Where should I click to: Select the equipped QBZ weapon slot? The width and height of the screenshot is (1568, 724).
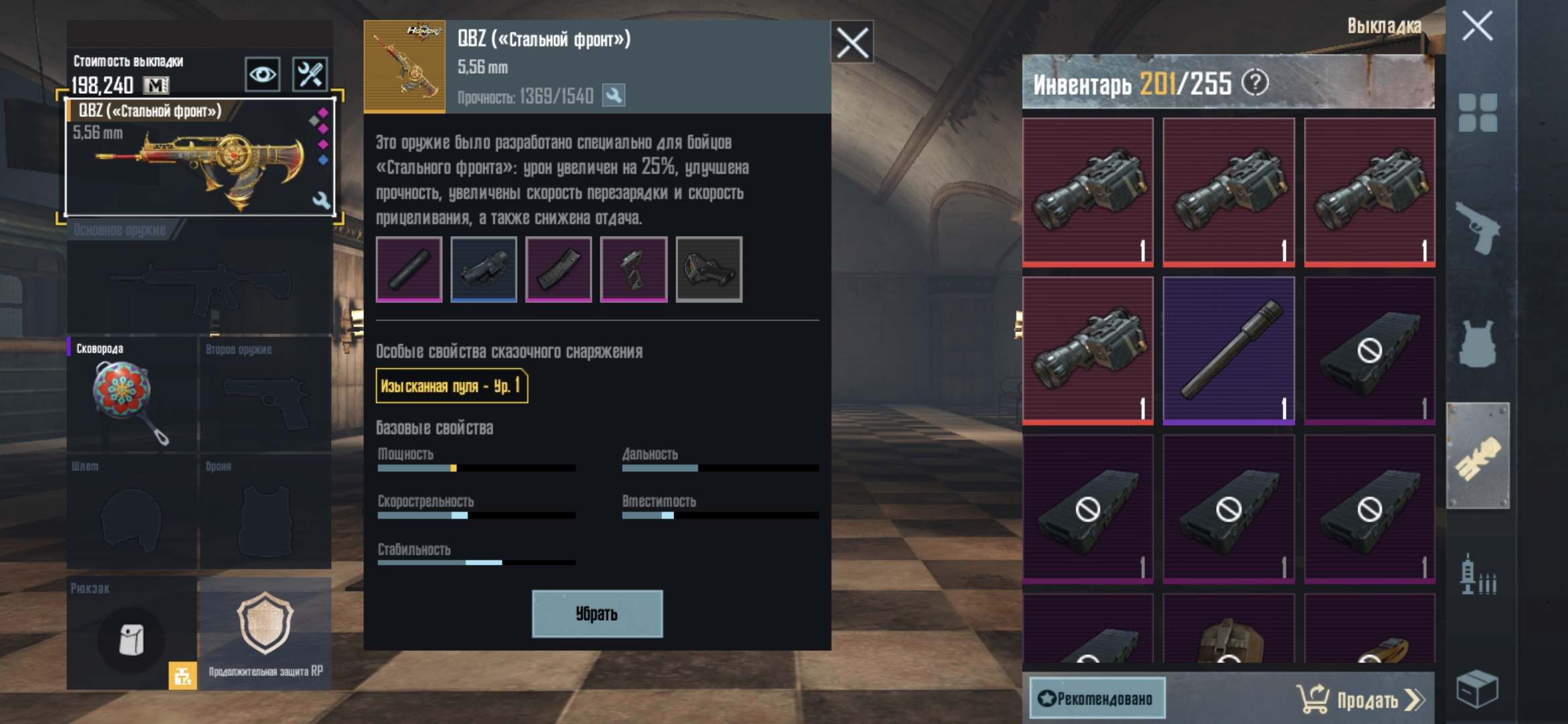tap(200, 158)
